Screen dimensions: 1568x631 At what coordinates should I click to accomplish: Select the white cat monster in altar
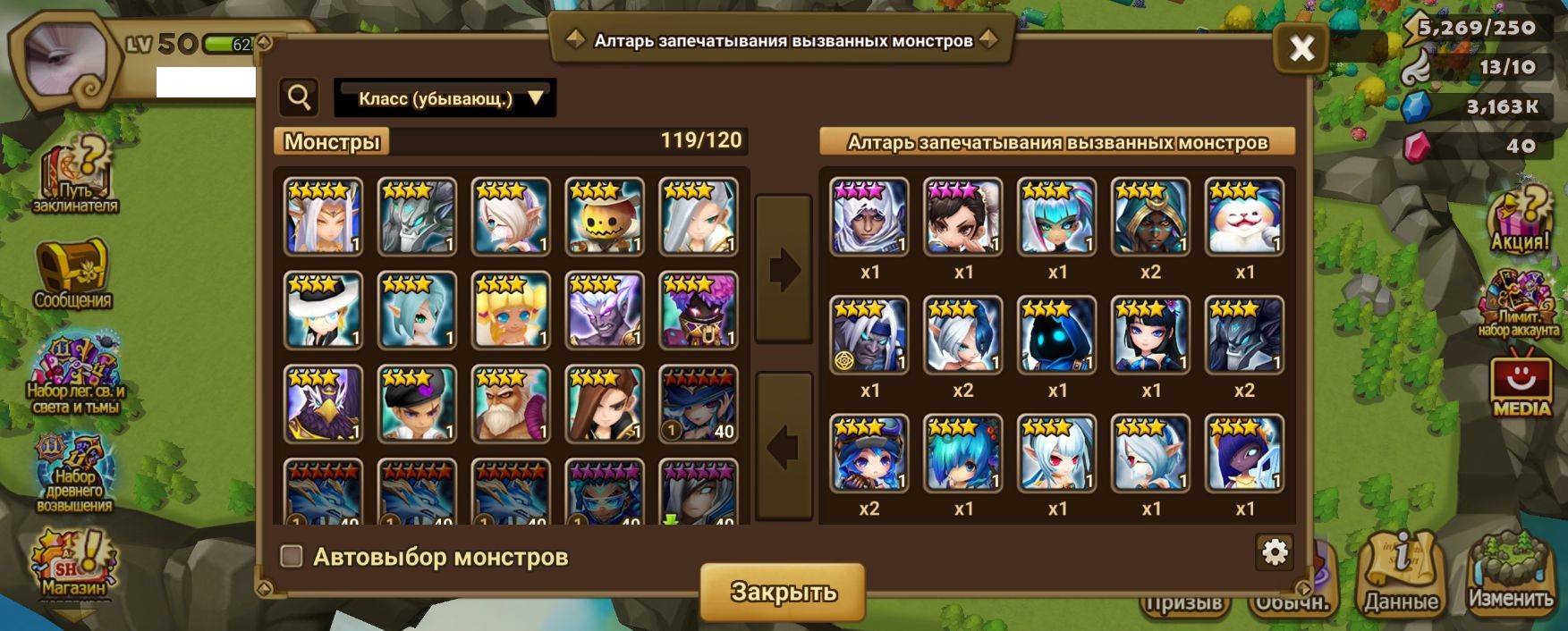1244,217
